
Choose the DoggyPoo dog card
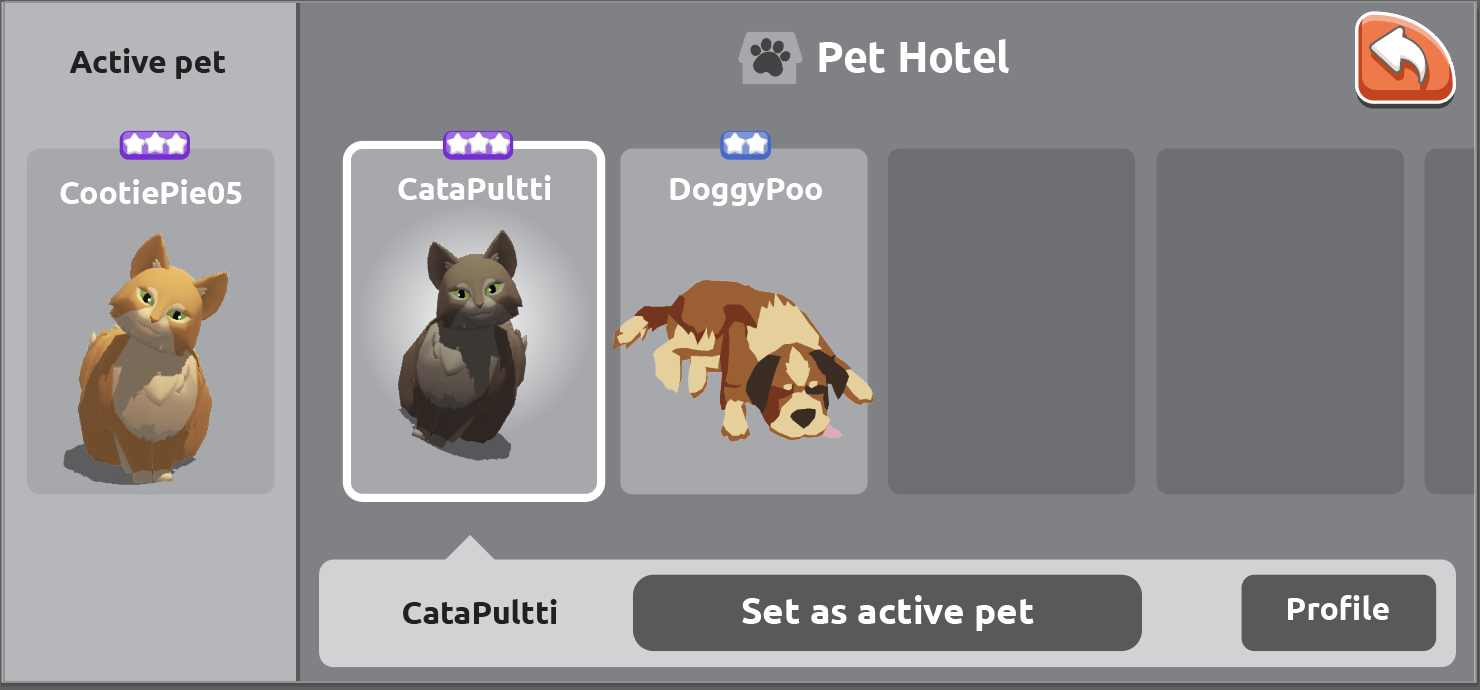[743, 321]
